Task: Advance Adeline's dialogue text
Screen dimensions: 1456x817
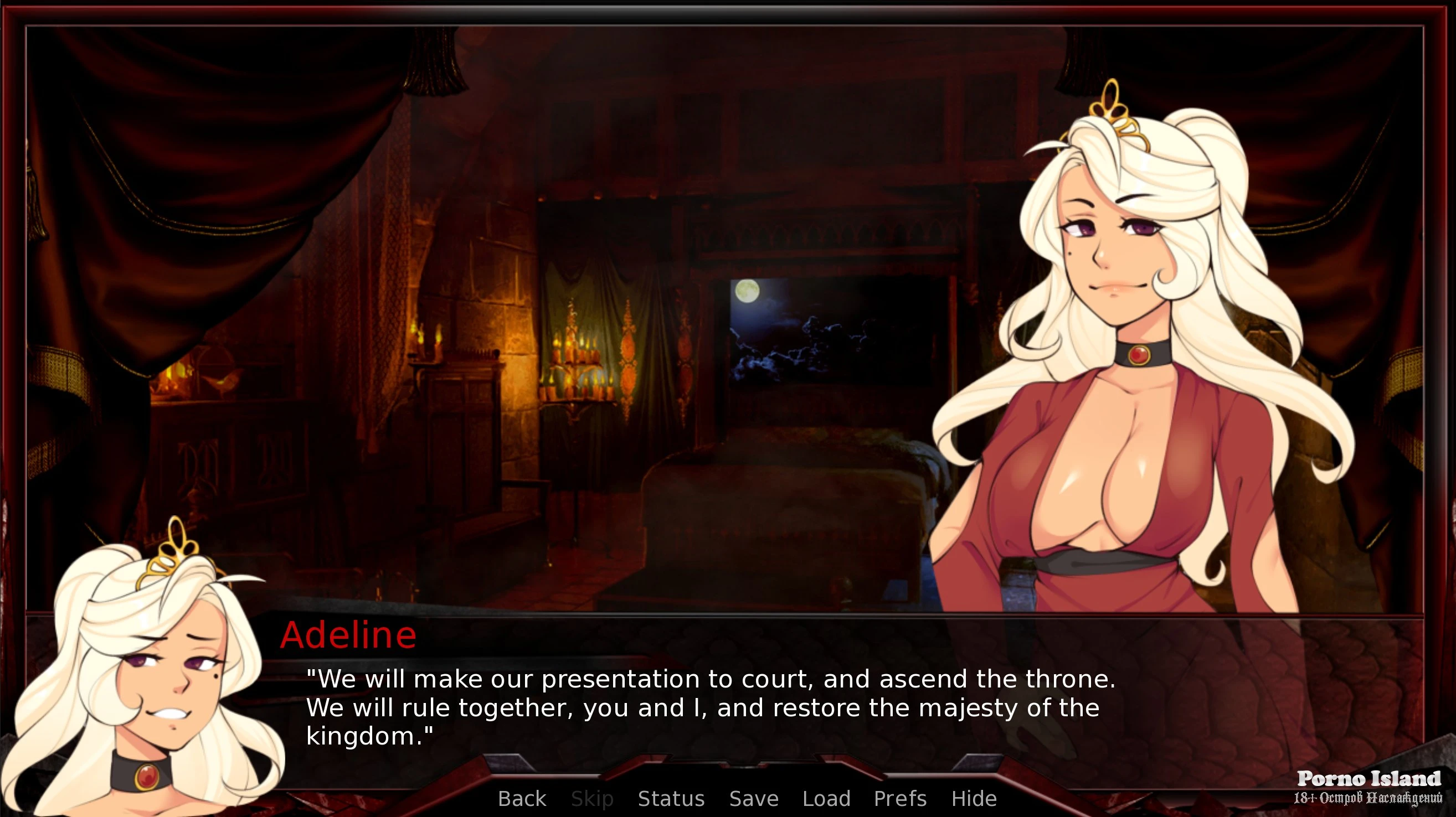Action: tap(710, 707)
